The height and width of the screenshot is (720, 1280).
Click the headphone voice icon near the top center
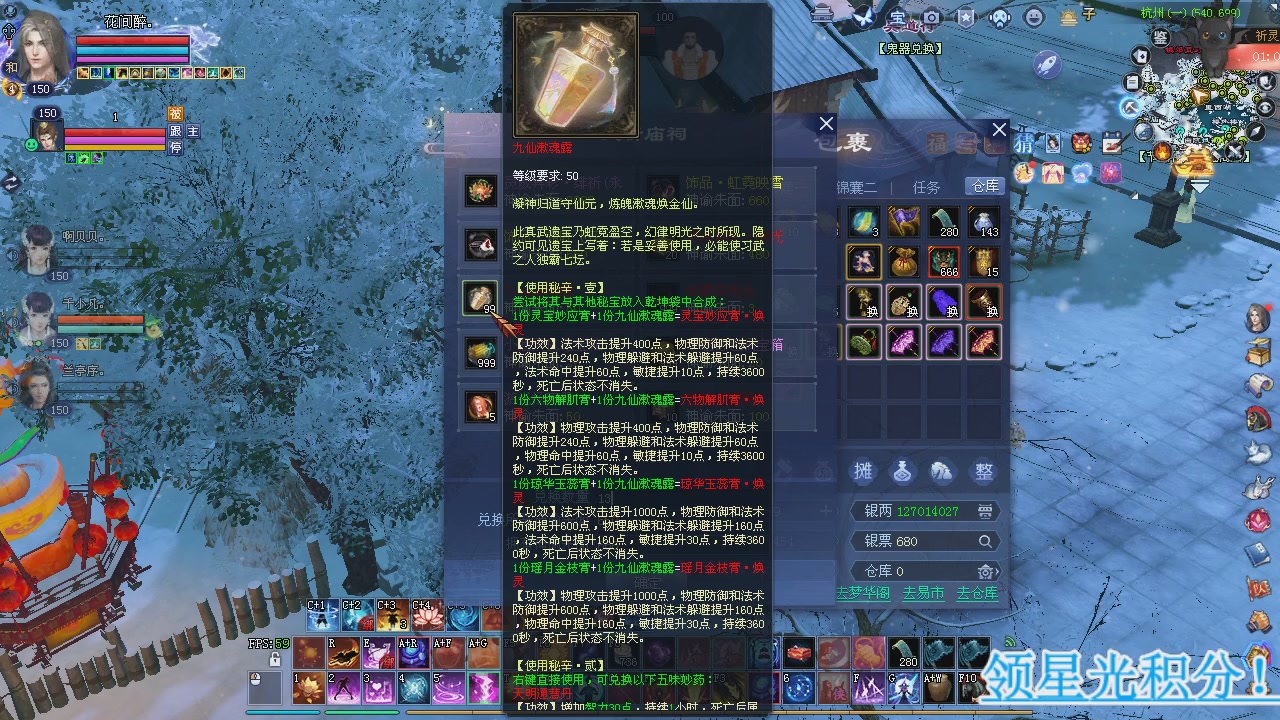[999, 17]
